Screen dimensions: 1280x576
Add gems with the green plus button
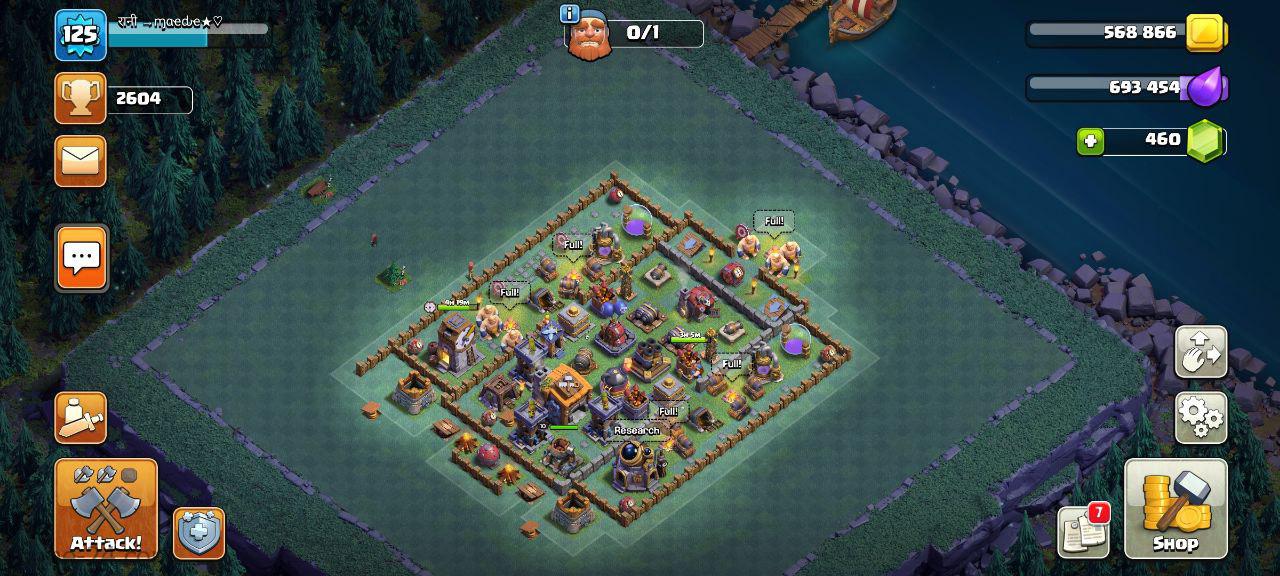coord(1090,141)
